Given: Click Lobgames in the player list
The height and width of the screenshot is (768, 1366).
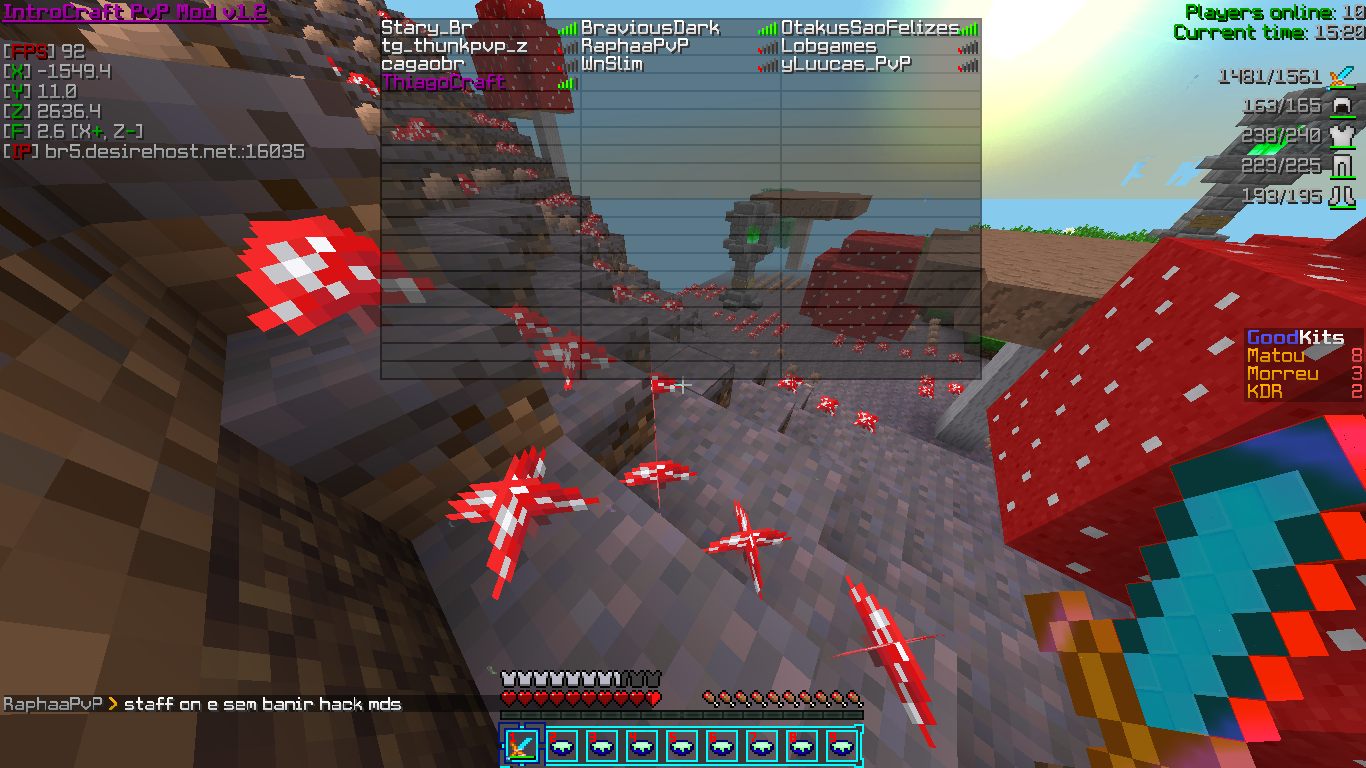Looking at the screenshot, I should point(829,46).
